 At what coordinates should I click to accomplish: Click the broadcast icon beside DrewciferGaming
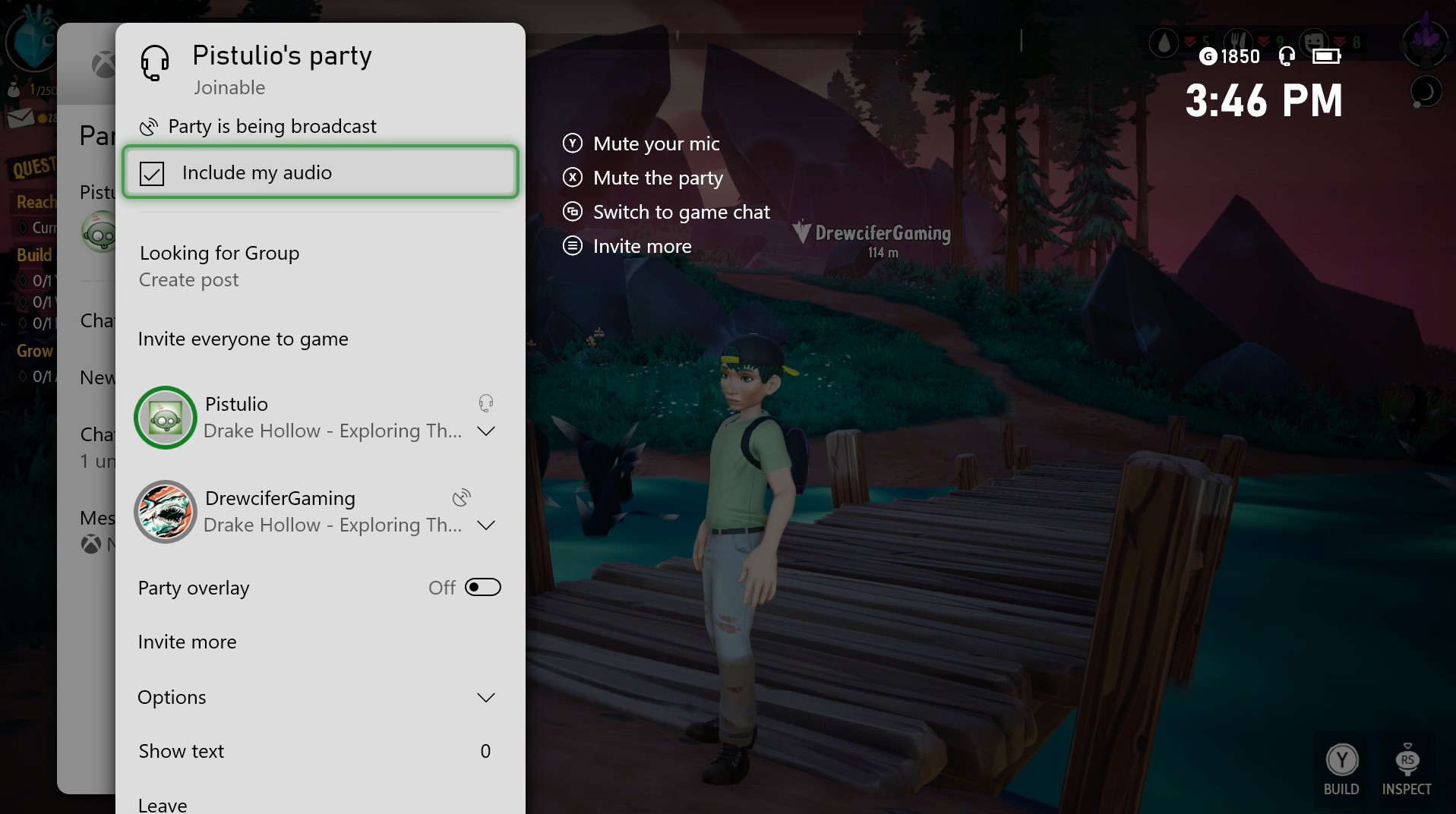point(460,497)
